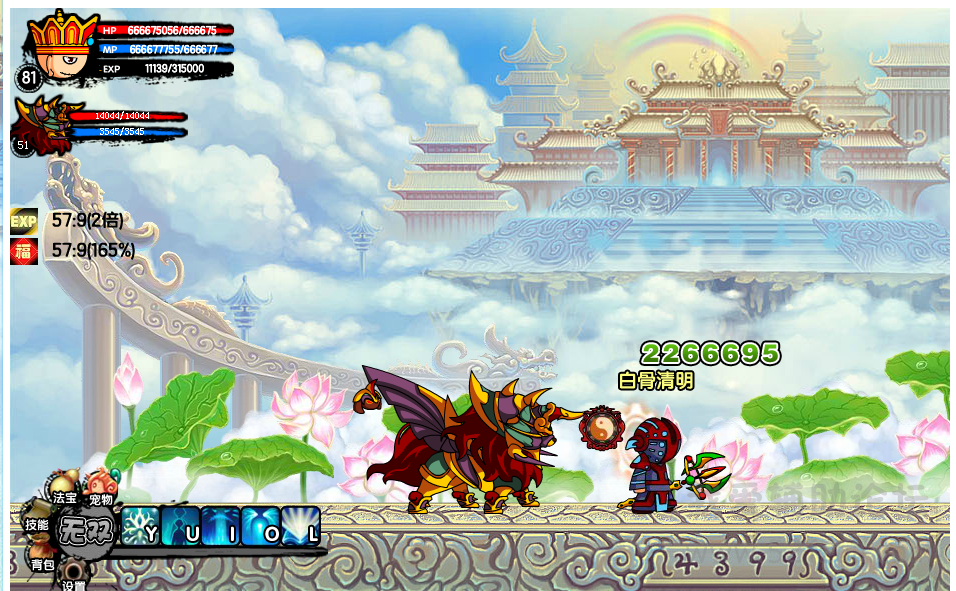Use the L white light burst skill

[x=300, y=526]
